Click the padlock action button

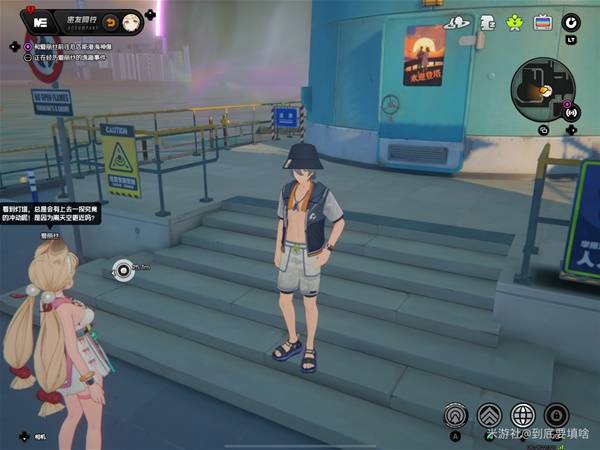(x=557, y=415)
